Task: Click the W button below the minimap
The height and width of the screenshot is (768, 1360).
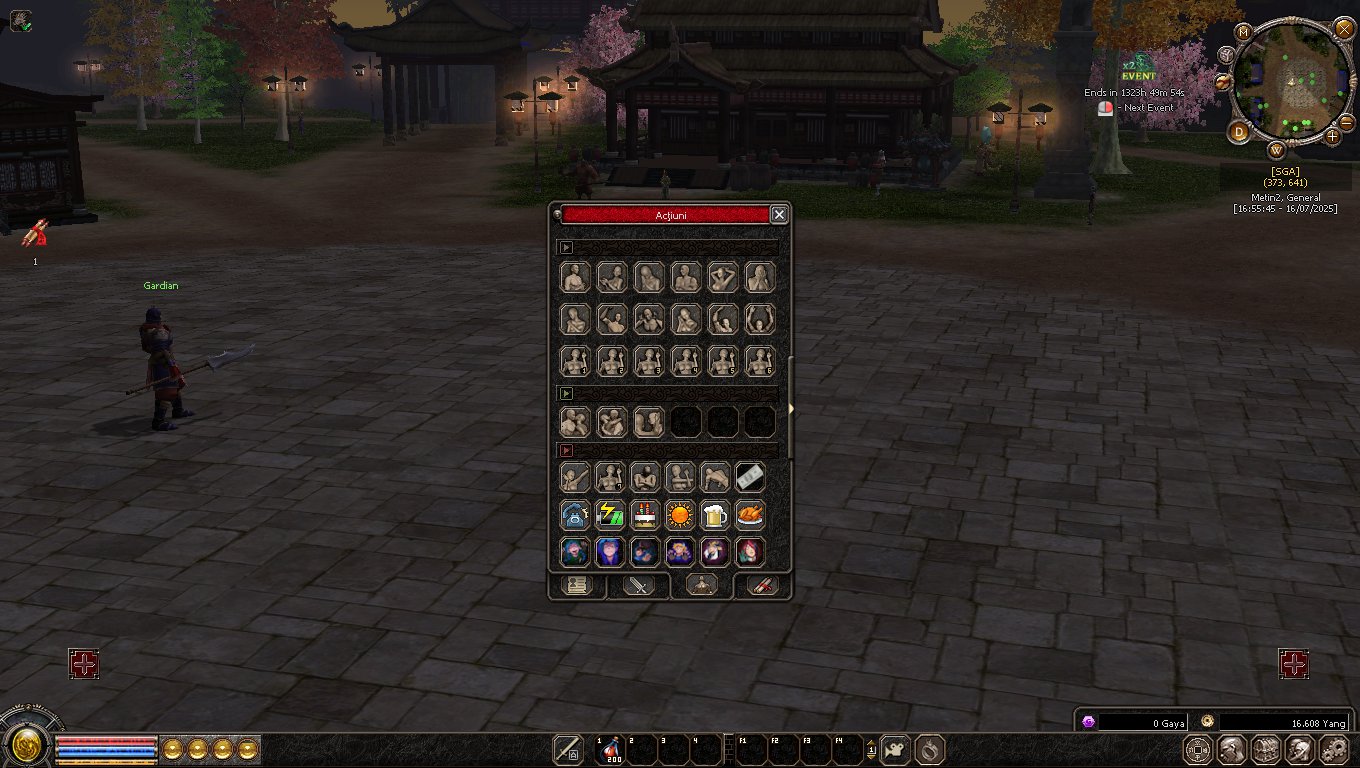Action: pos(1277,151)
